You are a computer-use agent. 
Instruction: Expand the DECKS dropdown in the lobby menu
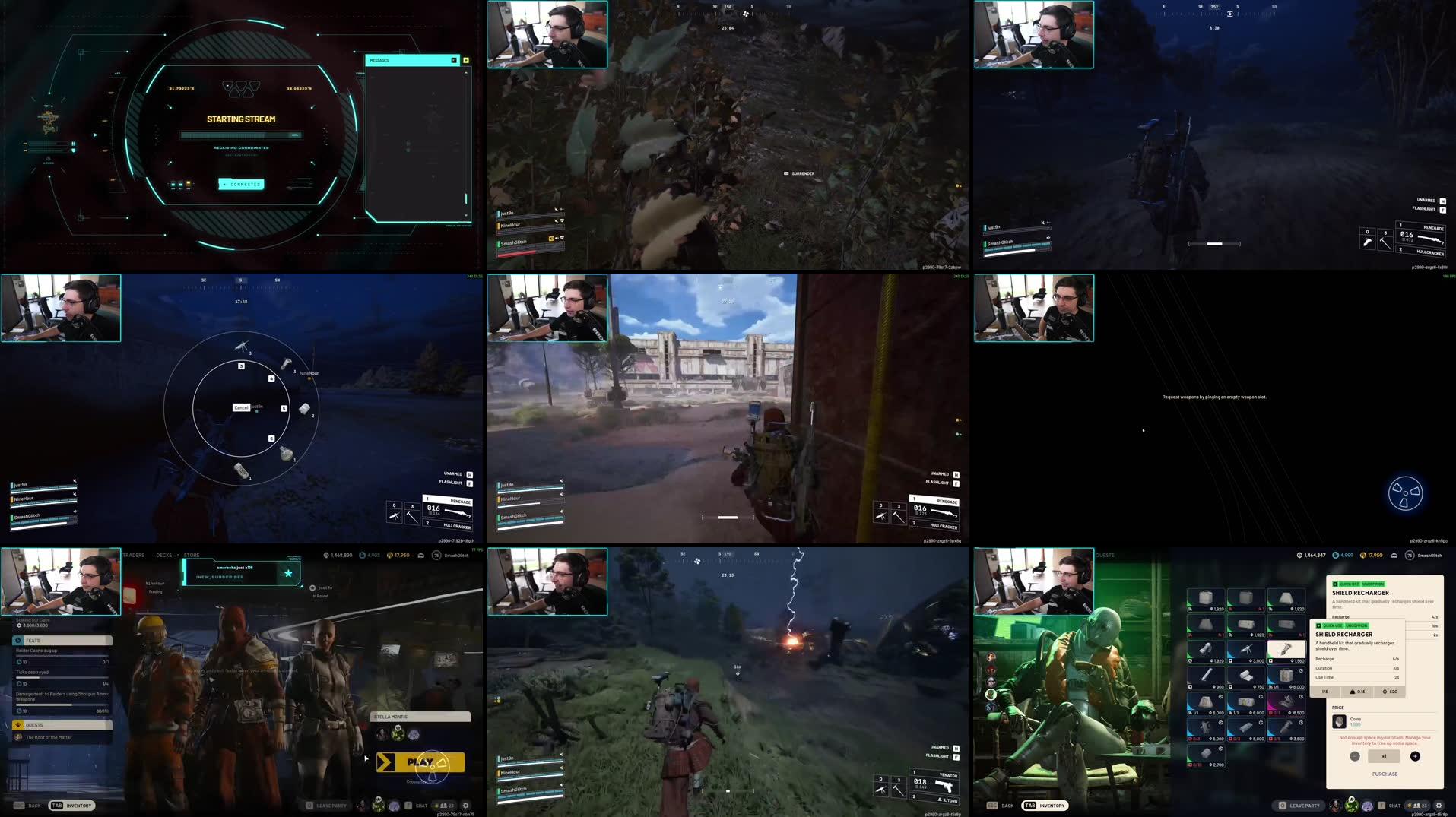click(x=164, y=555)
